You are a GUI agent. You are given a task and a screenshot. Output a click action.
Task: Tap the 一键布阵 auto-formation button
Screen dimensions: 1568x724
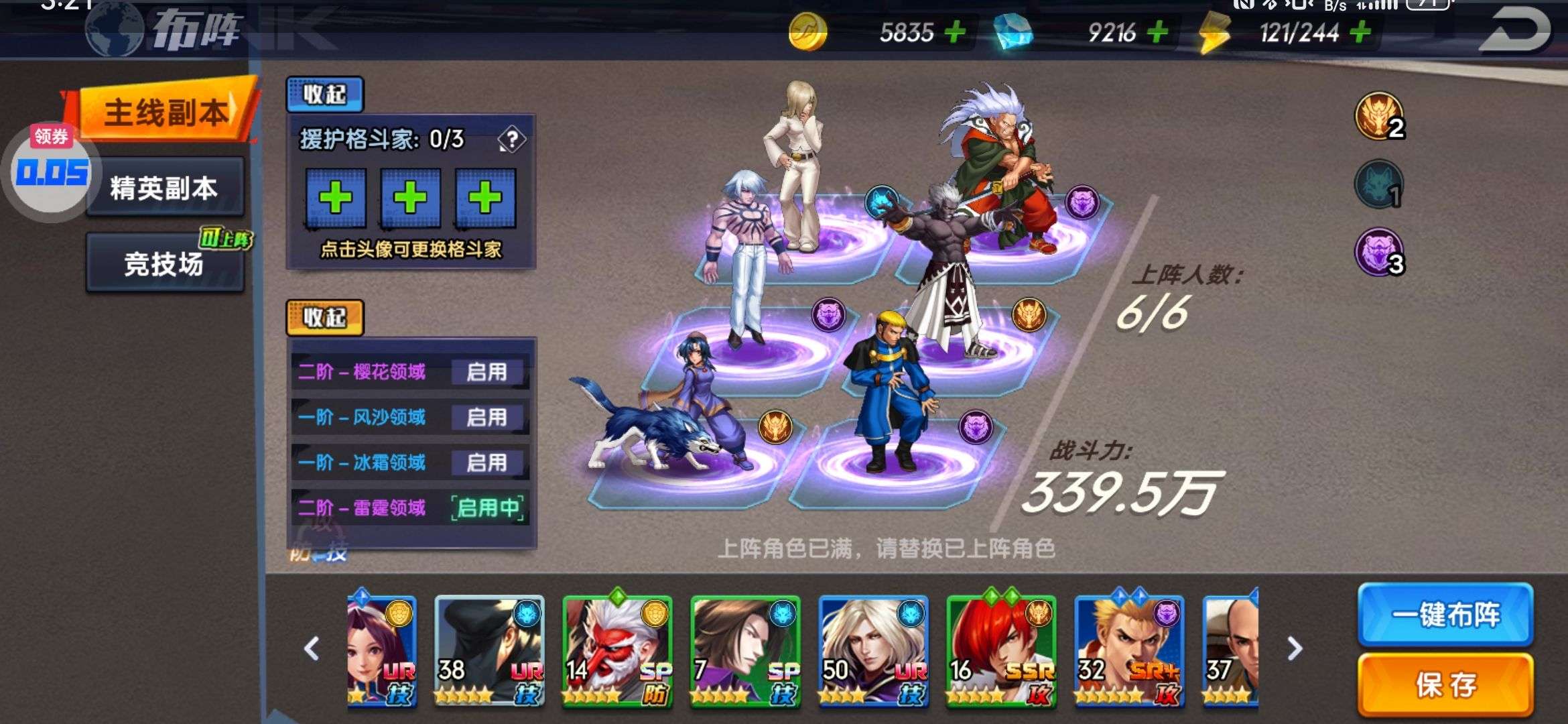(x=1445, y=615)
